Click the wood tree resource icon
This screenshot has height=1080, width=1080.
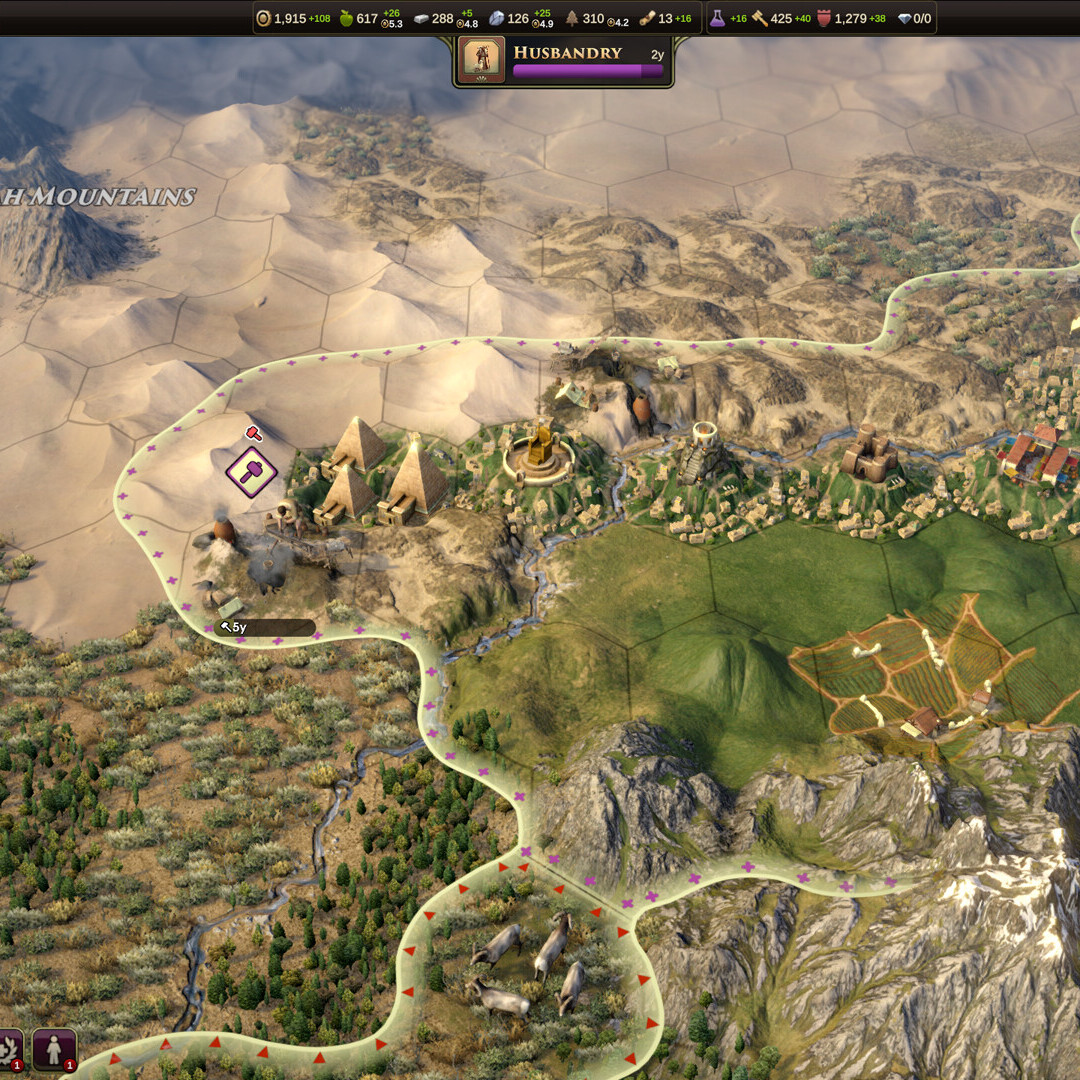[x=572, y=18]
